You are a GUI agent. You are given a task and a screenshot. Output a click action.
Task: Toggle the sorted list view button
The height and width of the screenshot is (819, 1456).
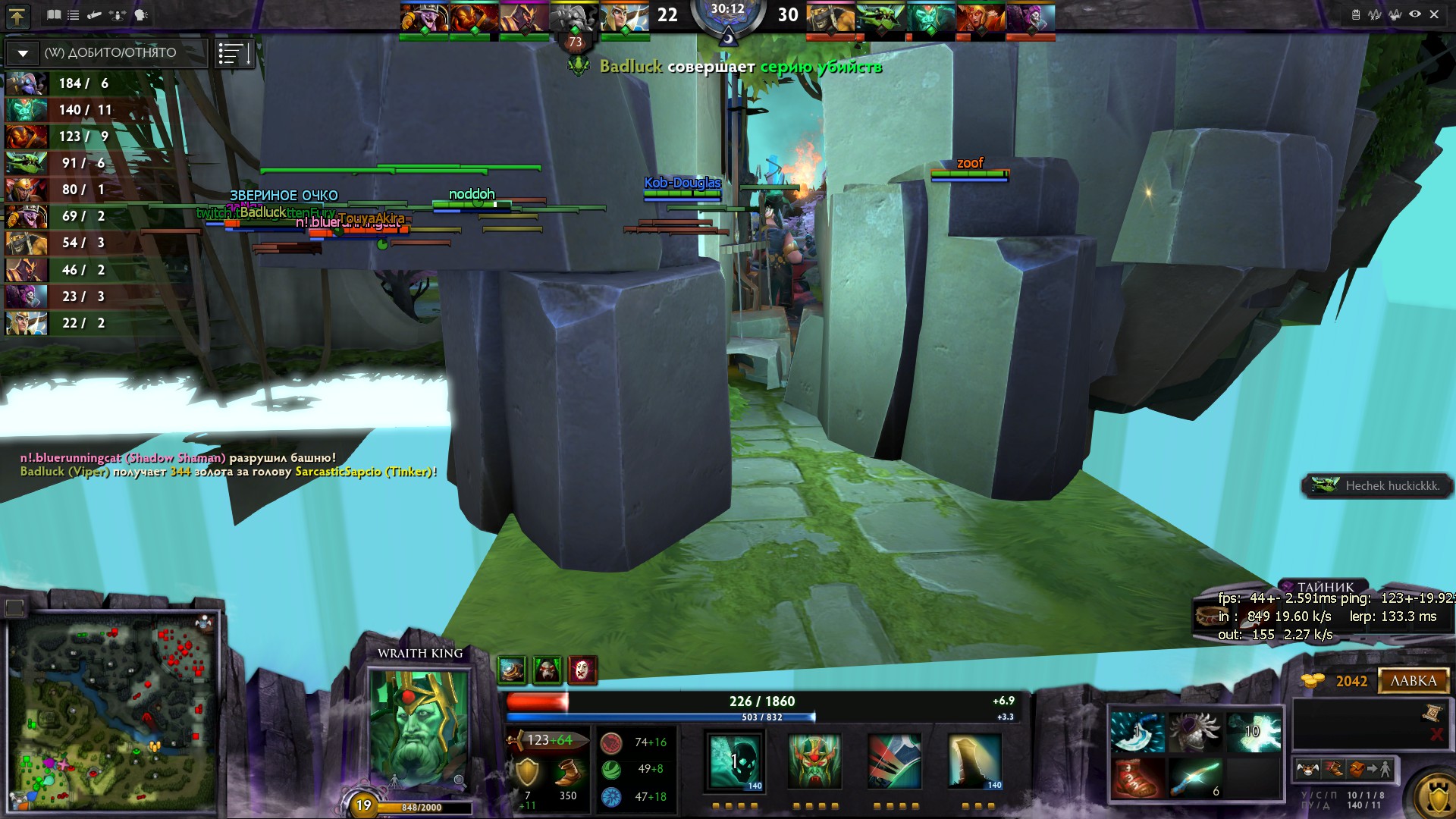233,53
